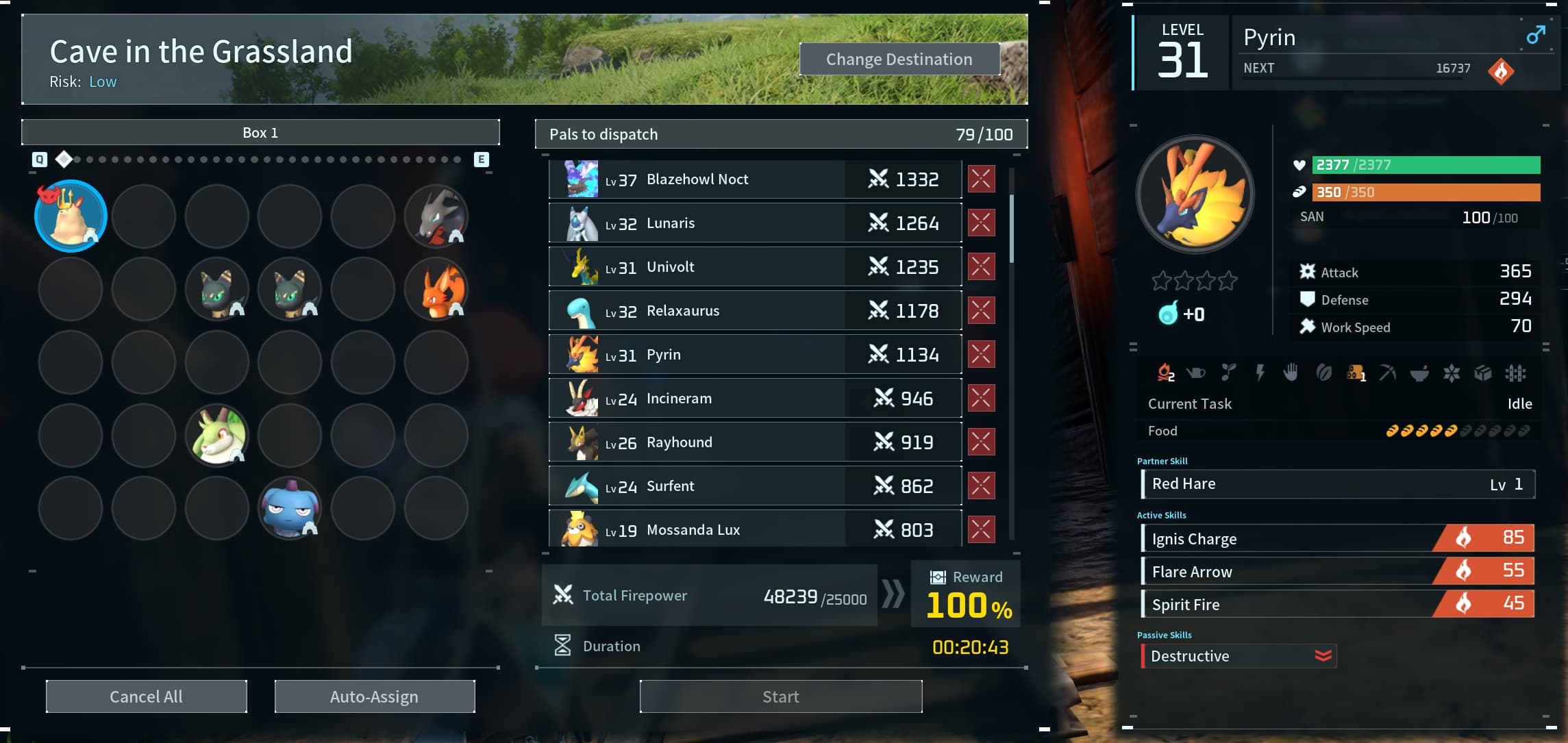Click Cancel All

(x=145, y=696)
